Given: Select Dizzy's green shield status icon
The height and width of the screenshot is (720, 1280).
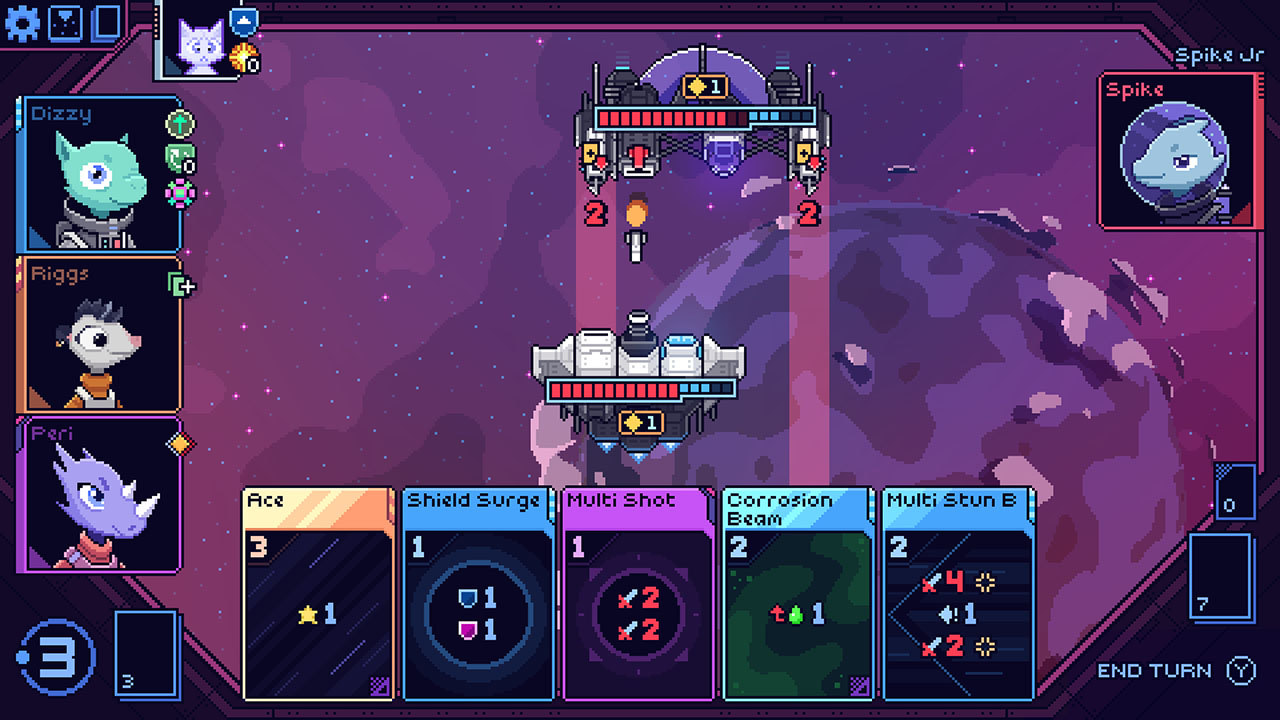Looking at the screenshot, I should coord(178,157).
